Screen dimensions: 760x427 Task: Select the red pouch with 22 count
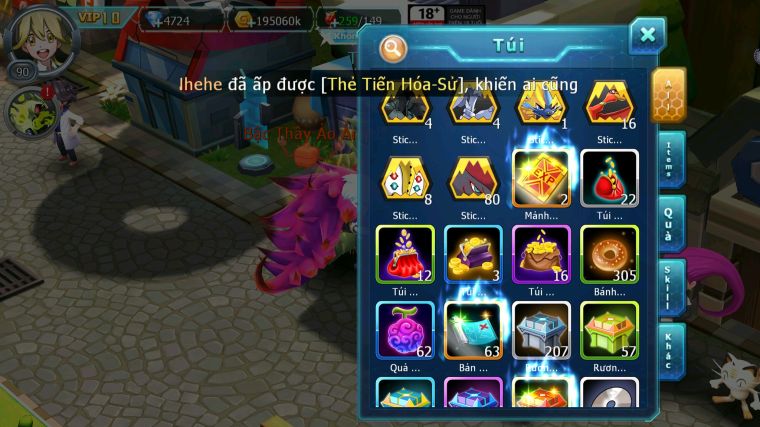click(609, 178)
